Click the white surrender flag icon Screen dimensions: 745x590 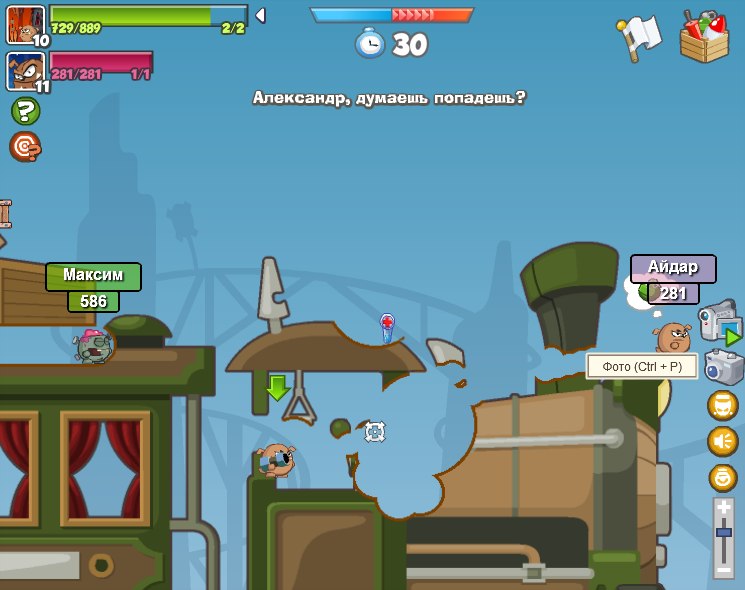pyautogui.click(x=641, y=36)
